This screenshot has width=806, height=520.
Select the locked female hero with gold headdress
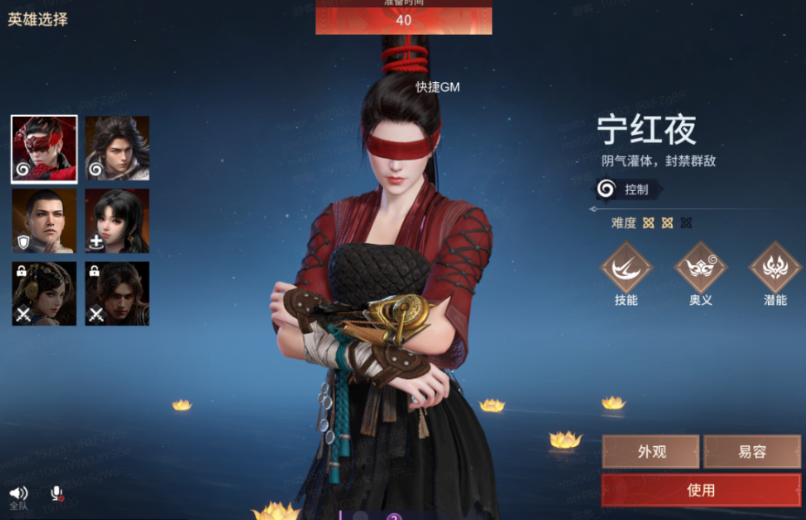pyautogui.click(x=44, y=294)
